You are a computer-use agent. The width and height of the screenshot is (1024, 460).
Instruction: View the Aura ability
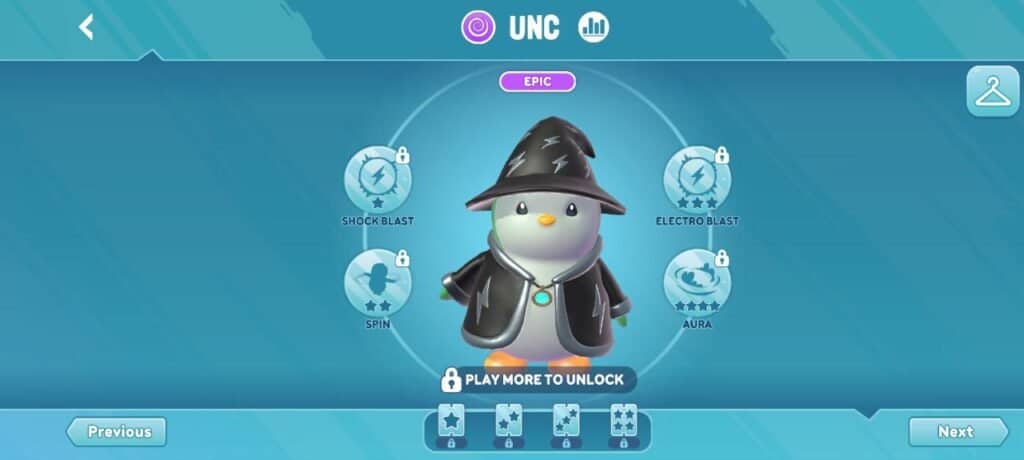(x=696, y=282)
